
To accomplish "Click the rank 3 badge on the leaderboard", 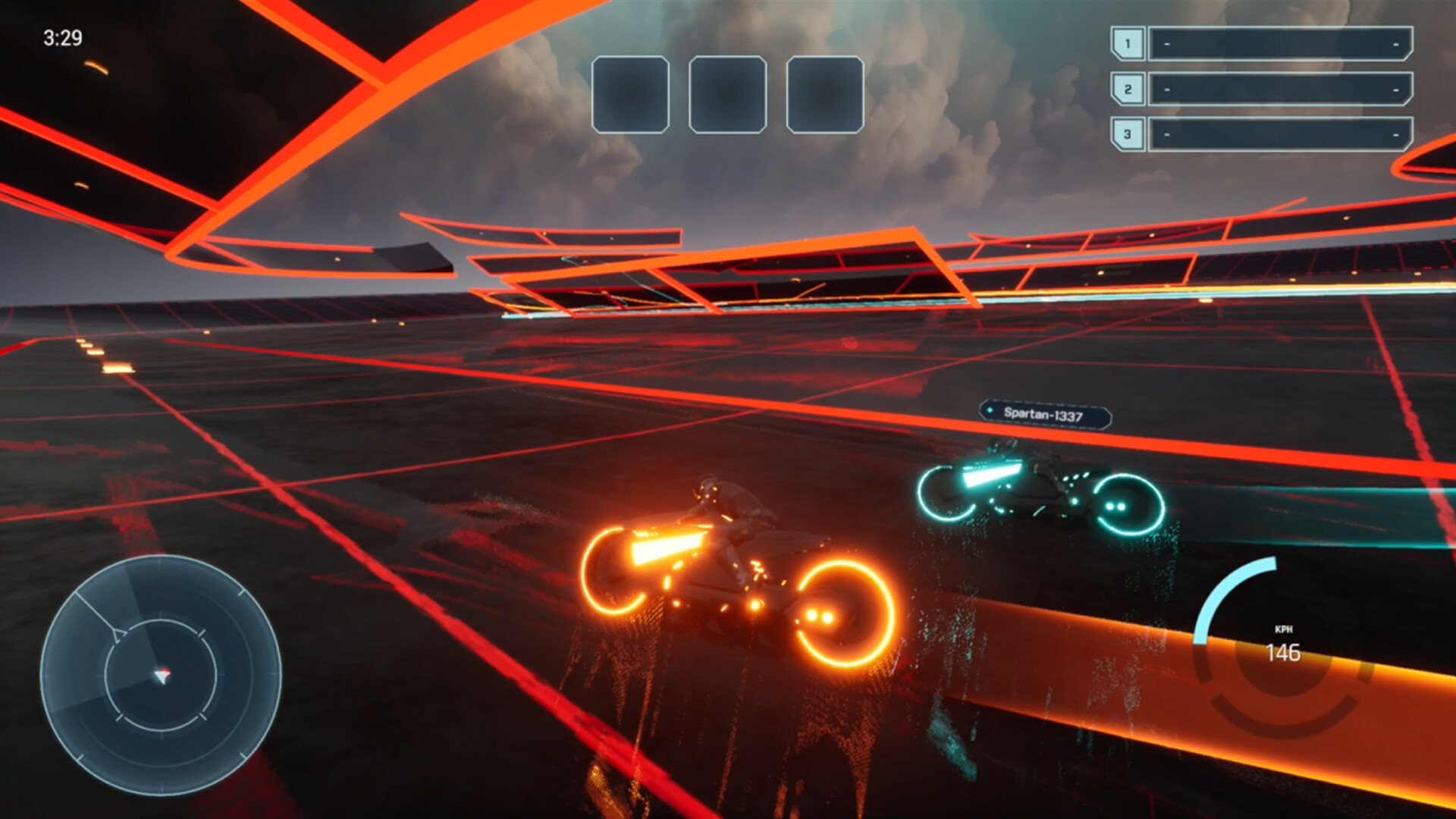I will click(x=1128, y=135).
